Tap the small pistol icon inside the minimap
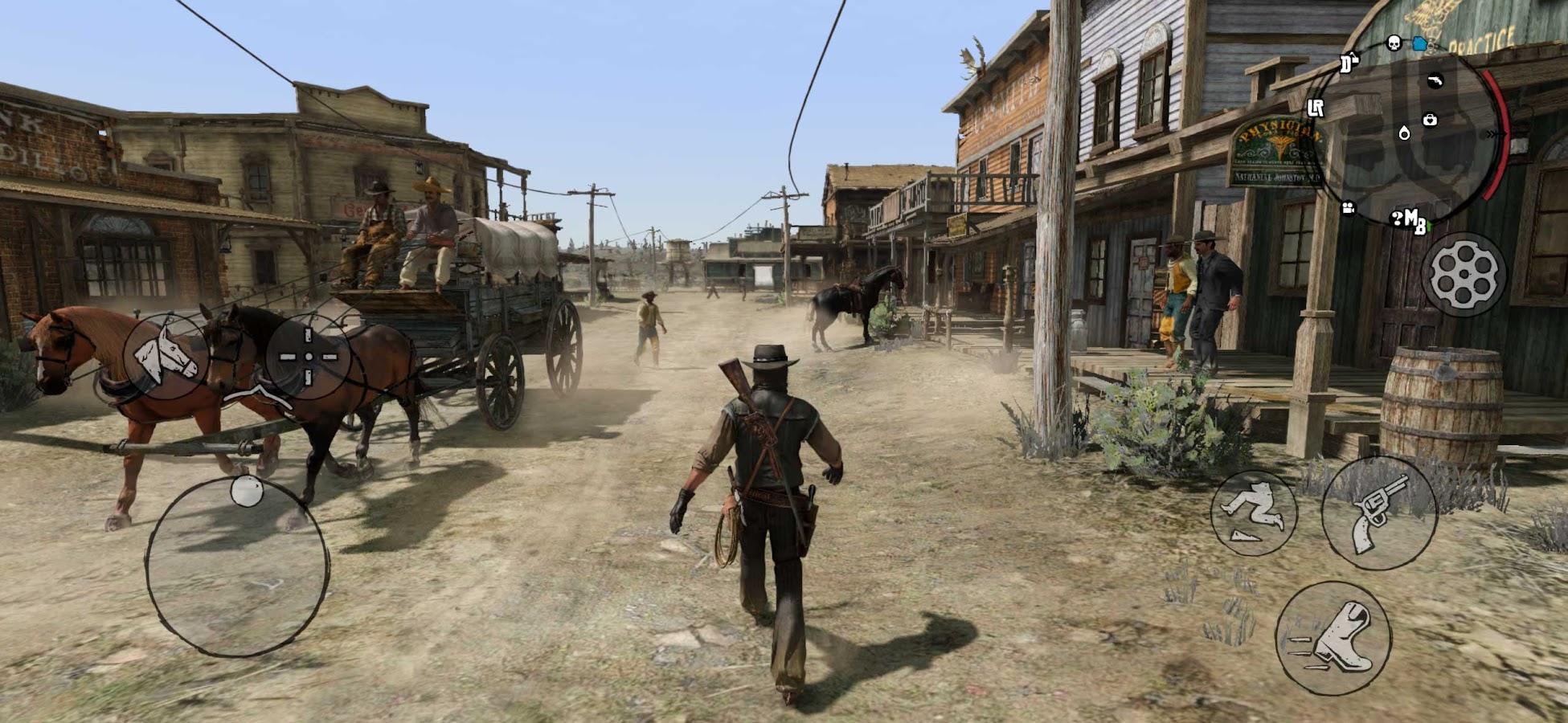Viewport: 1568px width, 723px height. tap(1435, 81)
